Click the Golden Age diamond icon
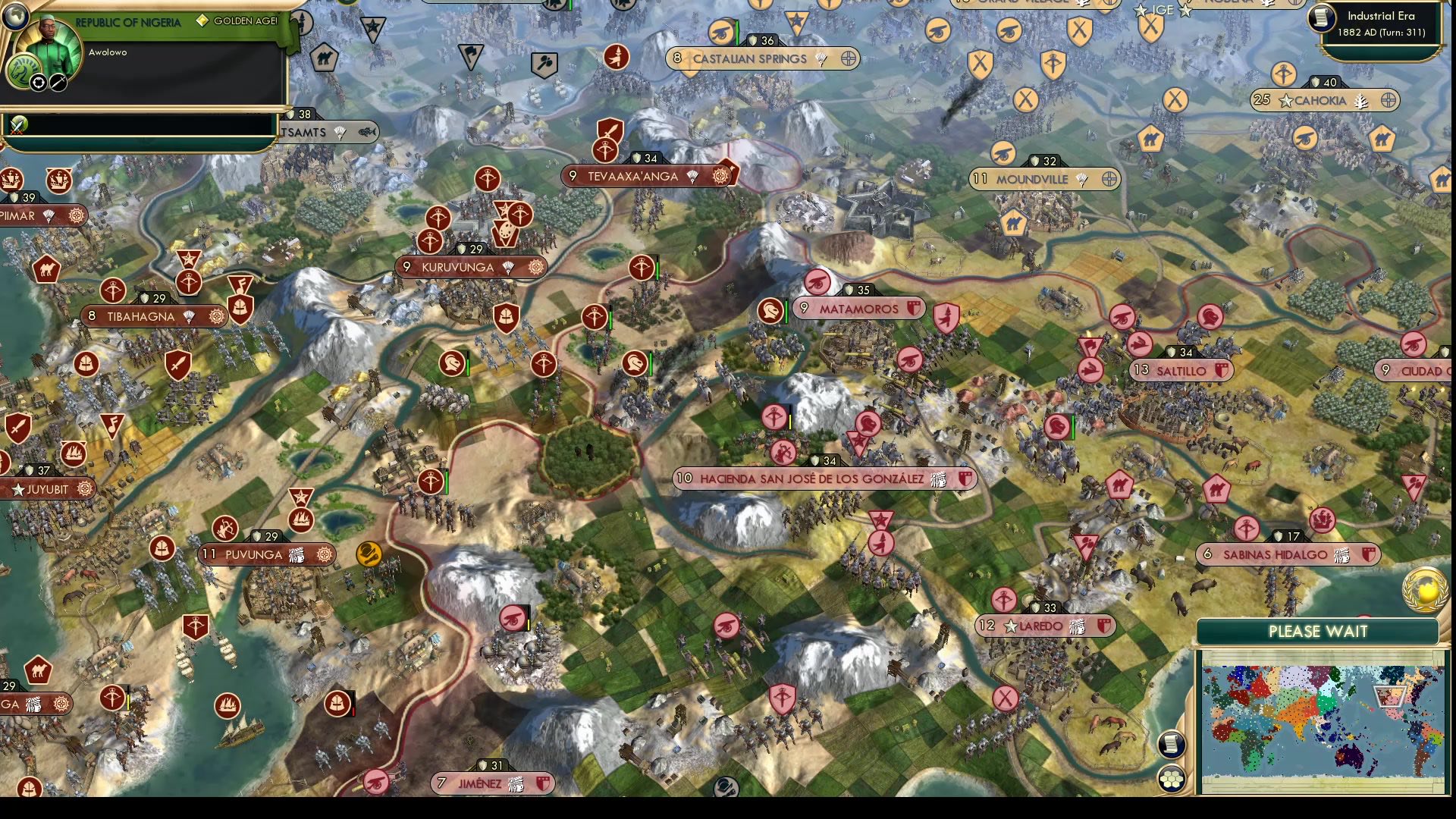The height and width of the screenshot is (819, 1456). pyautogui.click(x=203, y=22)
